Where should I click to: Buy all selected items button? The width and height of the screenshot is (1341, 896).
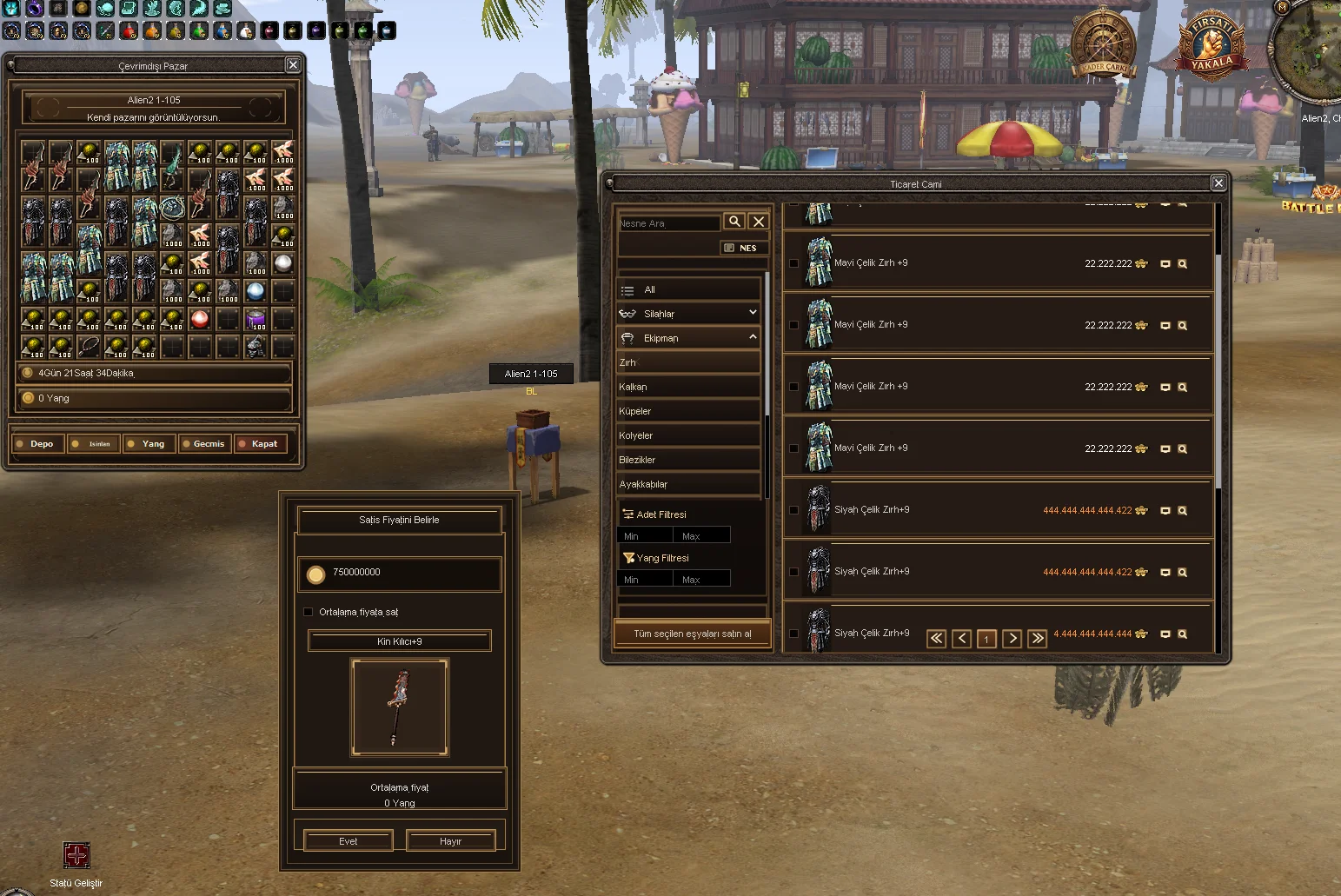[692, 634]
